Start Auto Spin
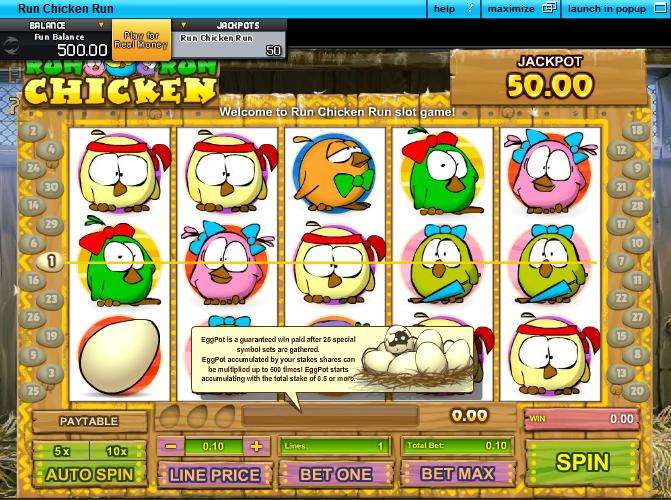 pyautogui.click(x=89, y=474)
